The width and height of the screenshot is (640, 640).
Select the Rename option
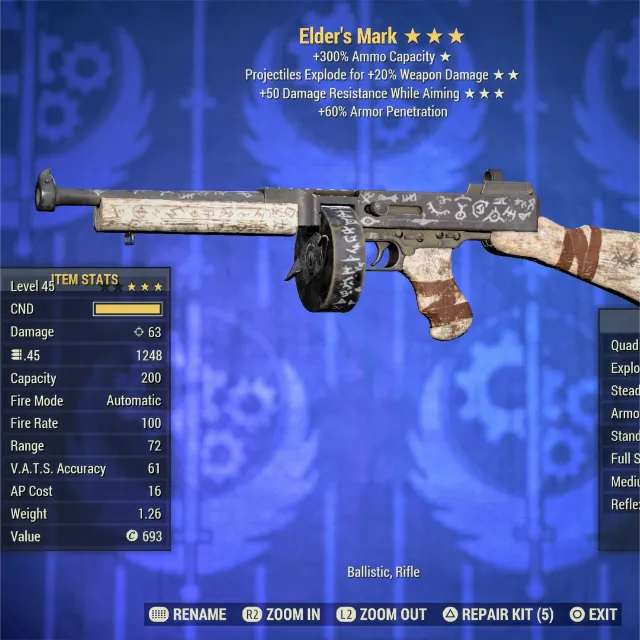(x=188, y=614)
